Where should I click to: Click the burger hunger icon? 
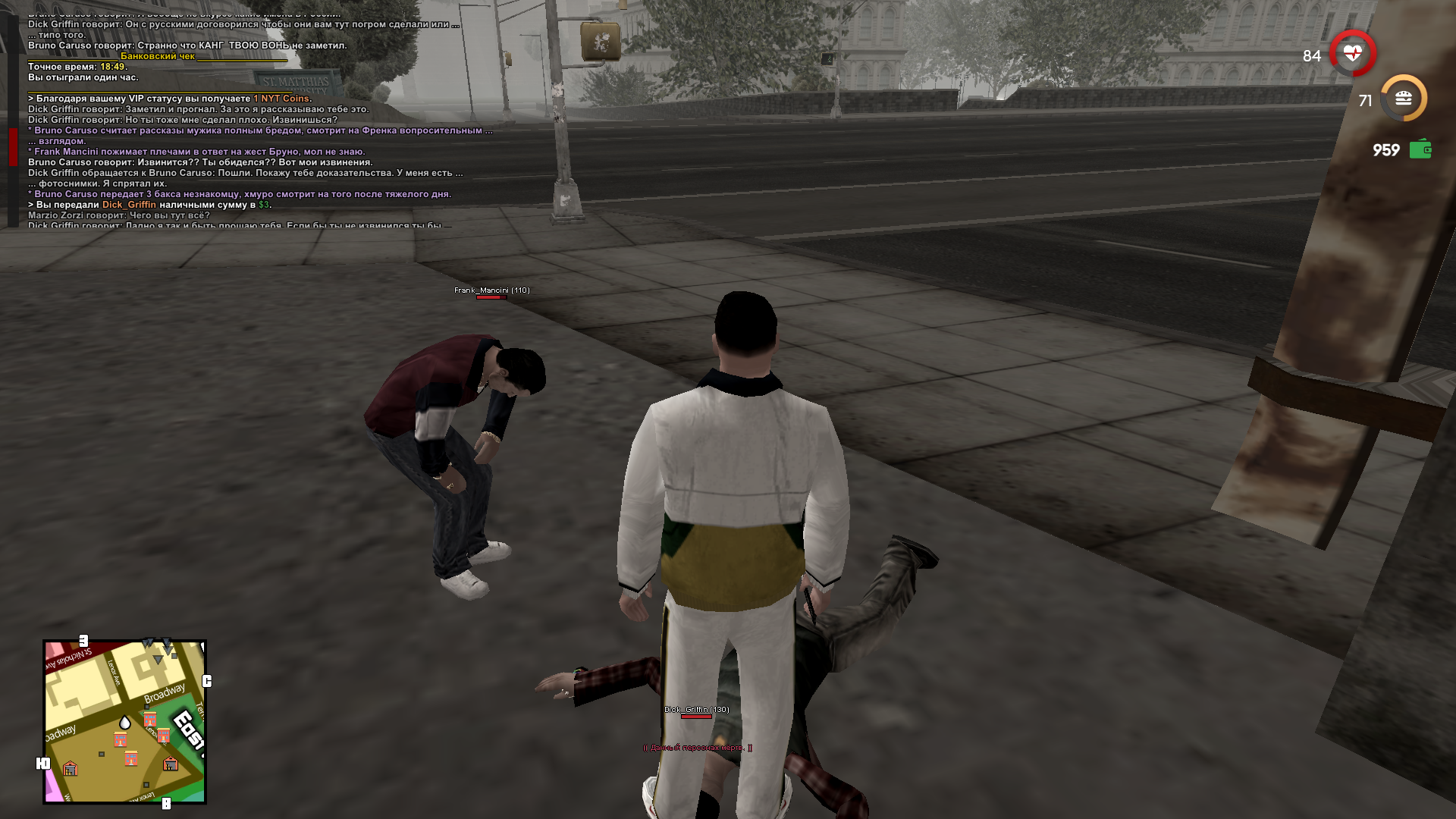[x=1405, y=97]
